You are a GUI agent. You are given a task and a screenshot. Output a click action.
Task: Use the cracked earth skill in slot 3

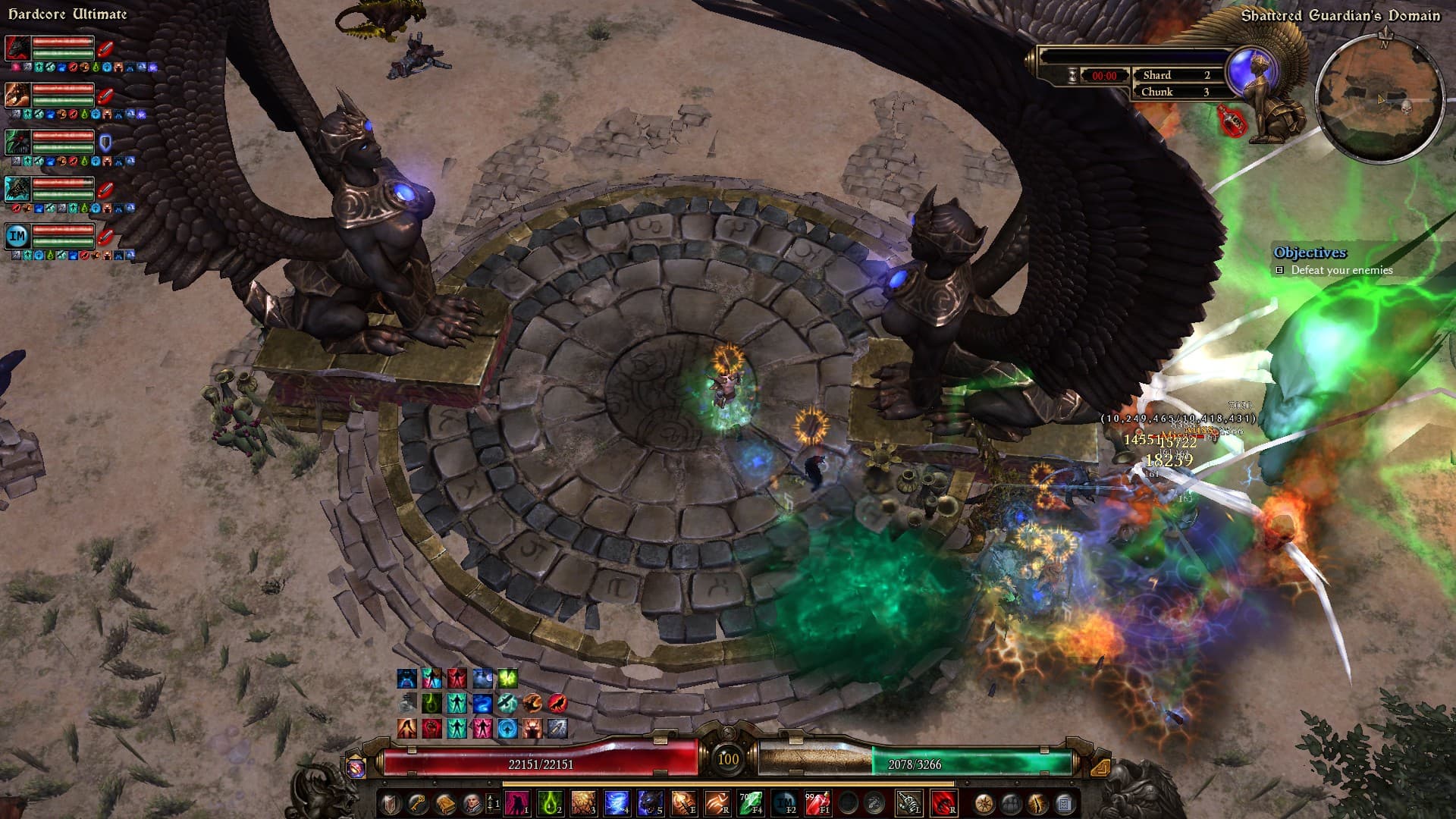click(x=583, y=802)
